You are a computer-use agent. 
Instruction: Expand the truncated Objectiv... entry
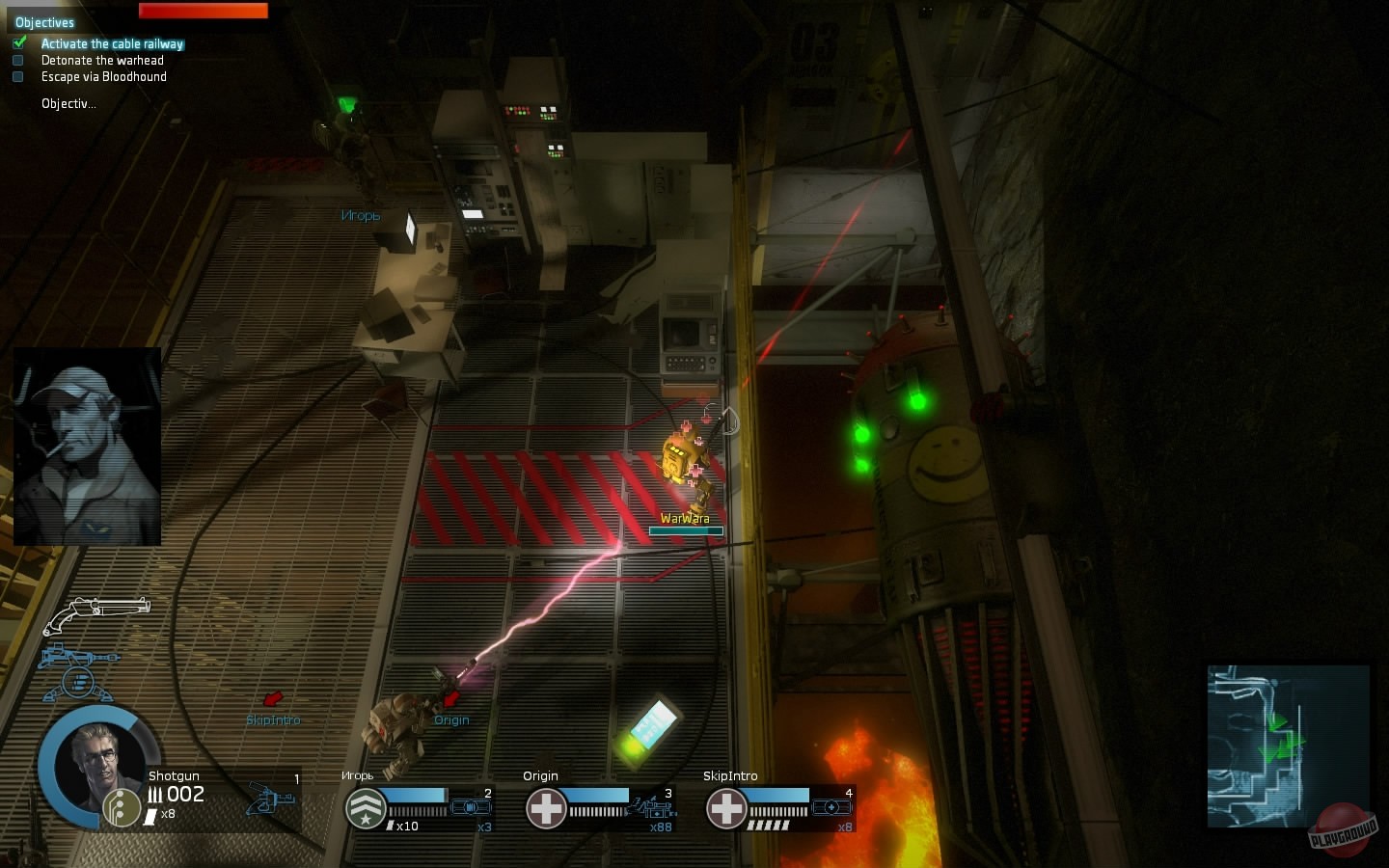pos(68,103)
